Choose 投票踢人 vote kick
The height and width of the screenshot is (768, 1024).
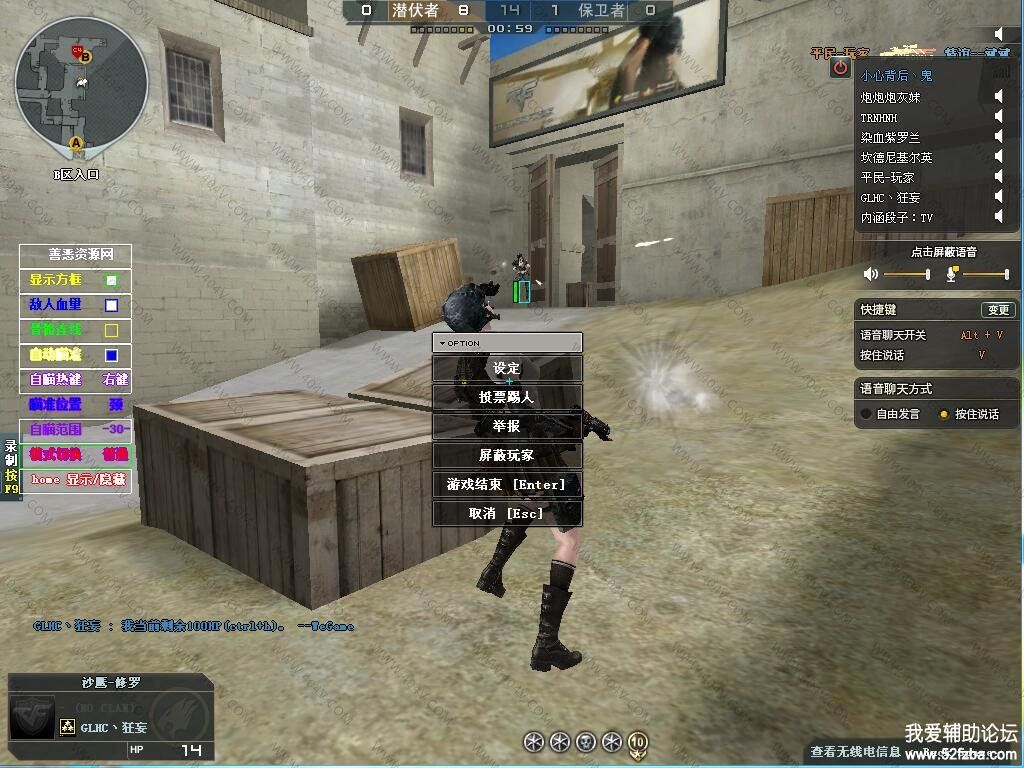[x=507, y=398]
